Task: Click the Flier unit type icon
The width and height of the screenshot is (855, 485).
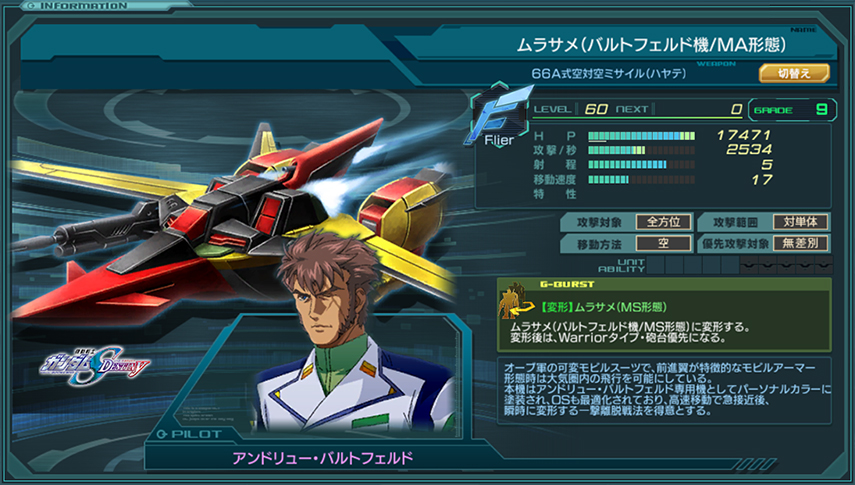Action: 499,119
